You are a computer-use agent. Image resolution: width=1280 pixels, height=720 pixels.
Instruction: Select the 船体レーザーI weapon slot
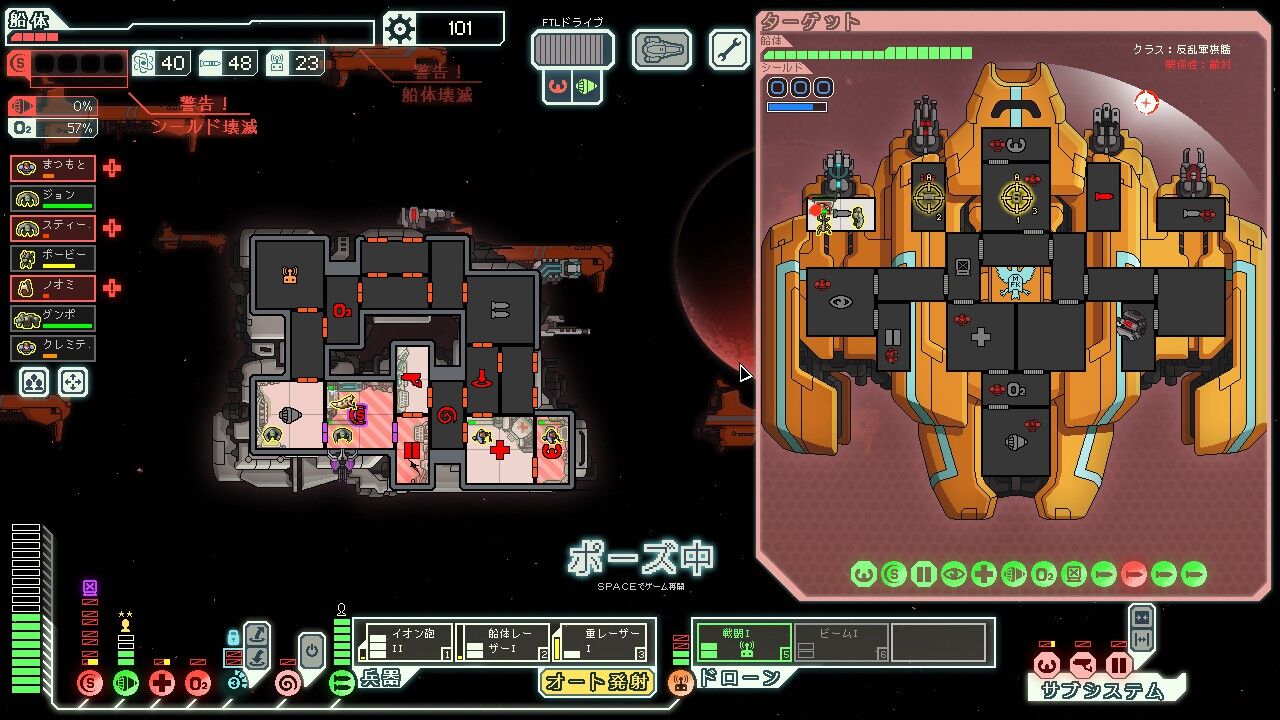(x=502, y=642)
